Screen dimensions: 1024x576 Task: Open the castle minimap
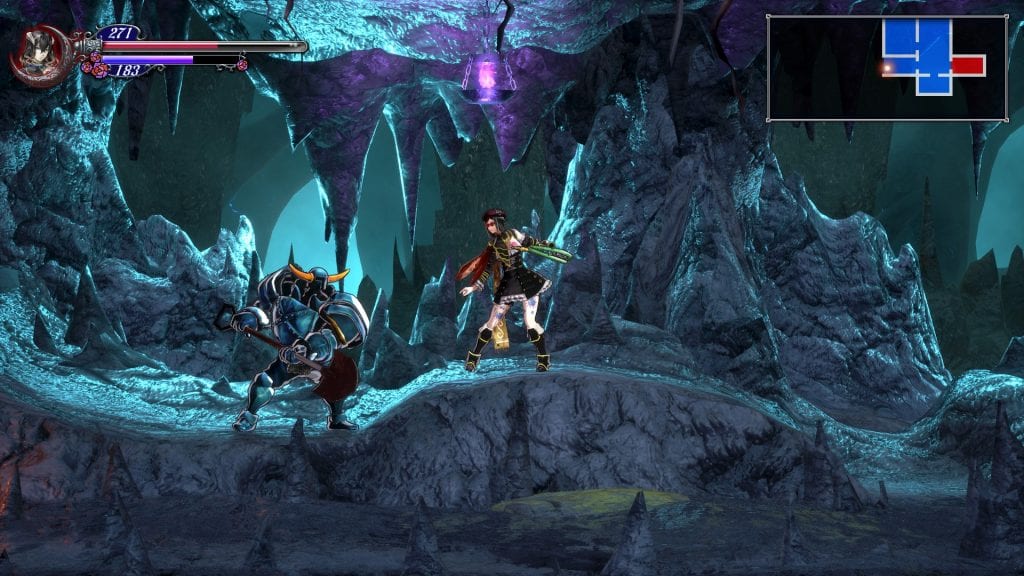pyautogui.click(x=887, y=68)
